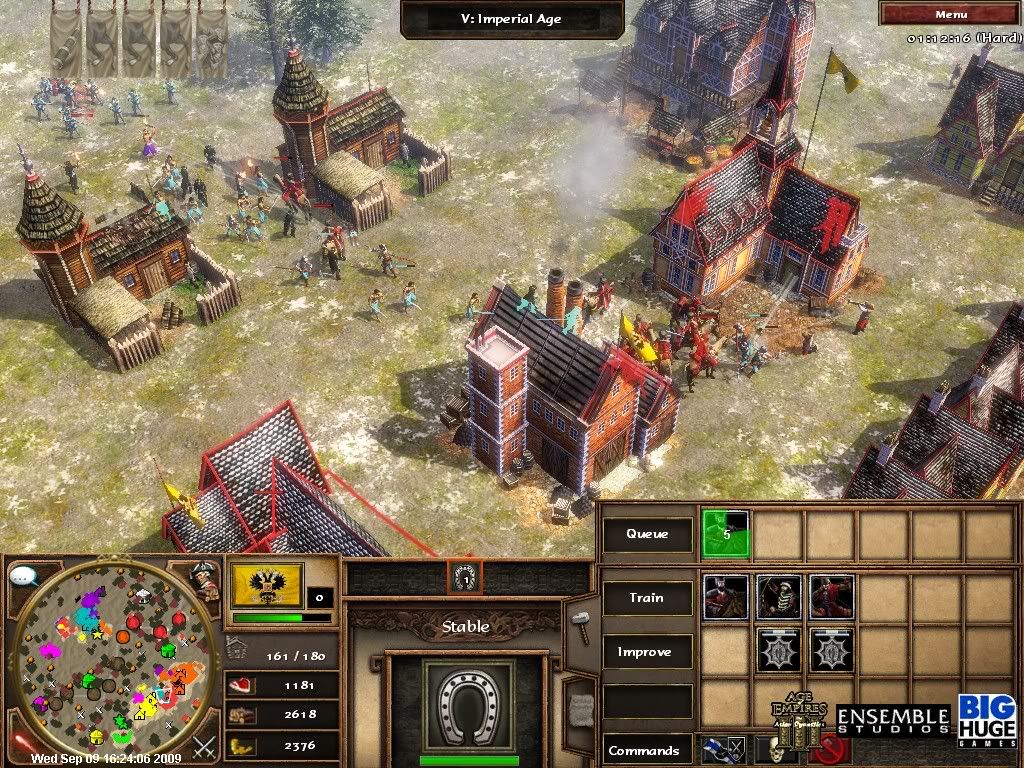Select the crossed swords minimap button
This screenshot has width=1024, height=768.
(204, 745)
